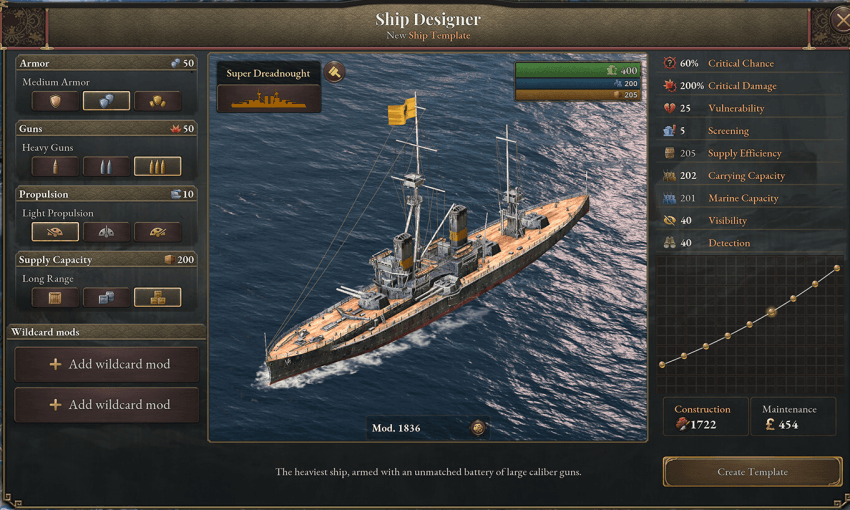Image resolution: width=850 pixels, height=510 pixels.
Task: Click the gear icon next to Mod. 1836
Action: (x=478, y=428)
